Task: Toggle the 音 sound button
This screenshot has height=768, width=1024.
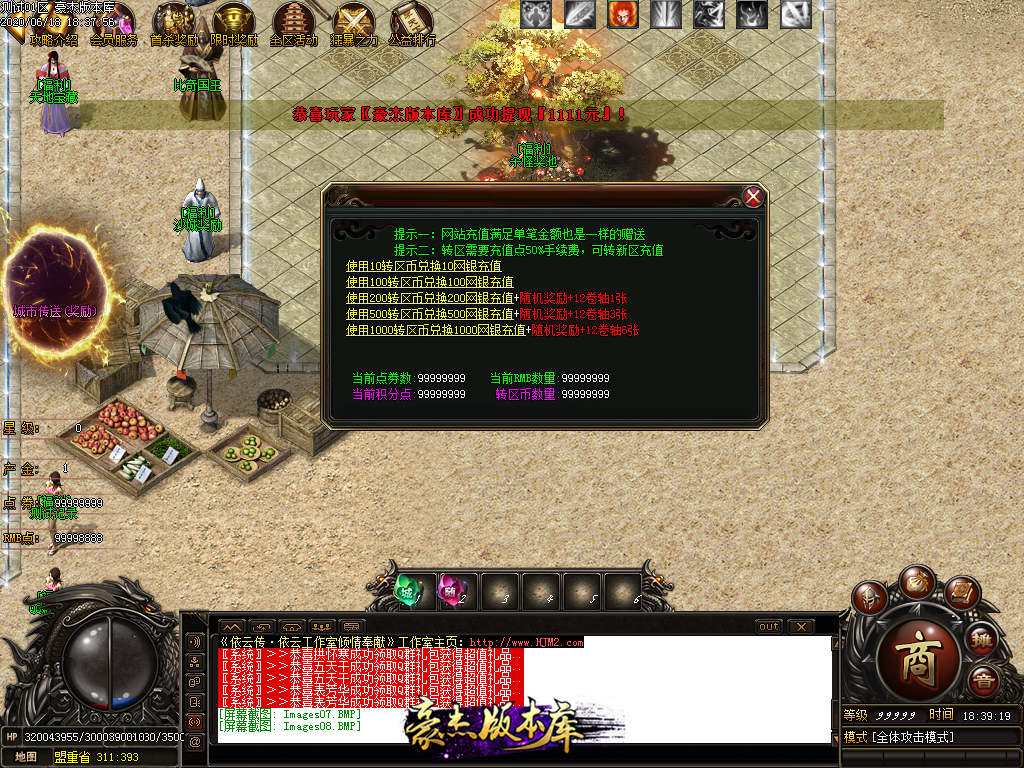Action: [984, 681]
